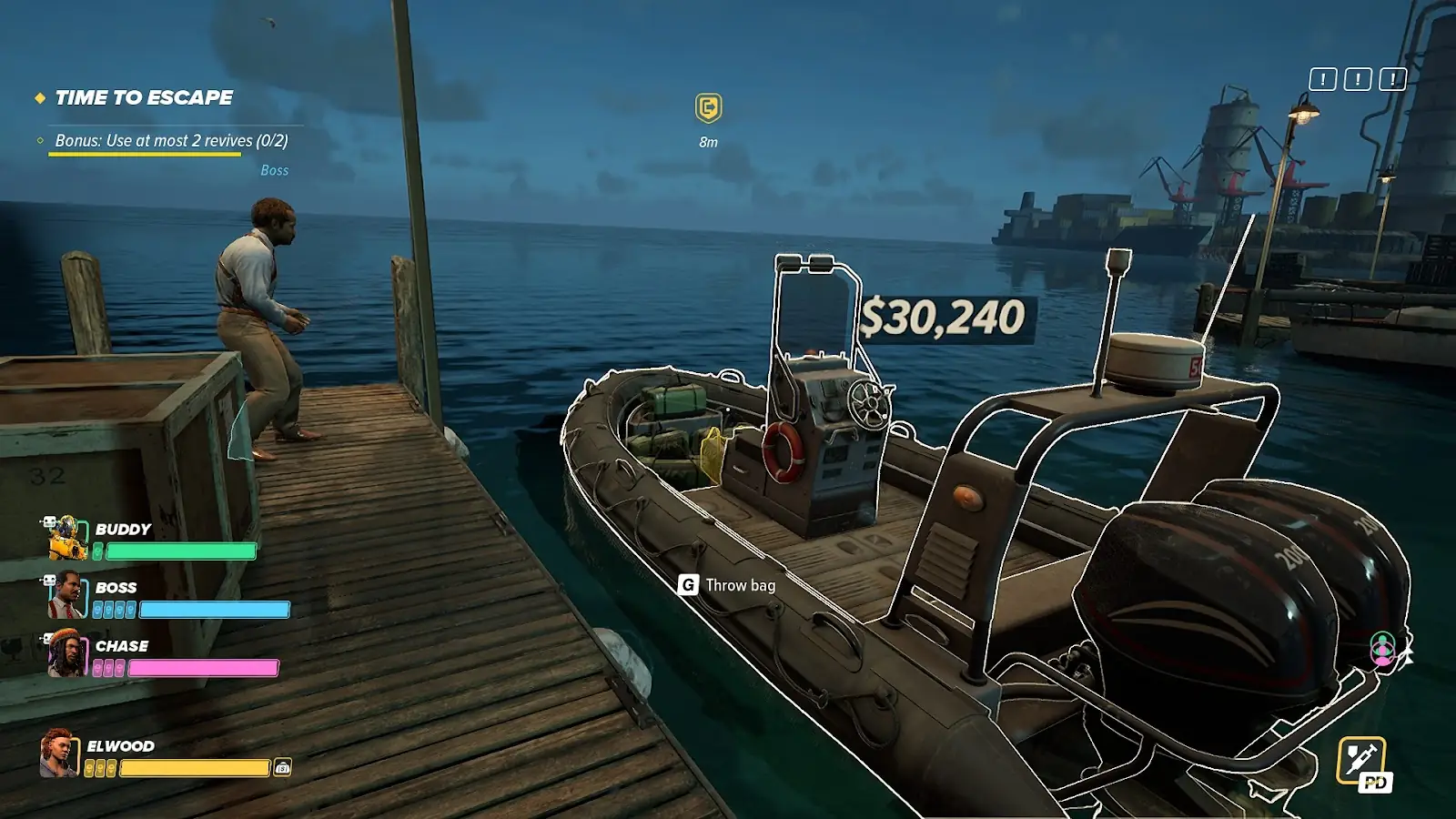This screenshot has height=819, width=1456.
Task: Click Elwood's player portrait
Action: click(59, 753)
